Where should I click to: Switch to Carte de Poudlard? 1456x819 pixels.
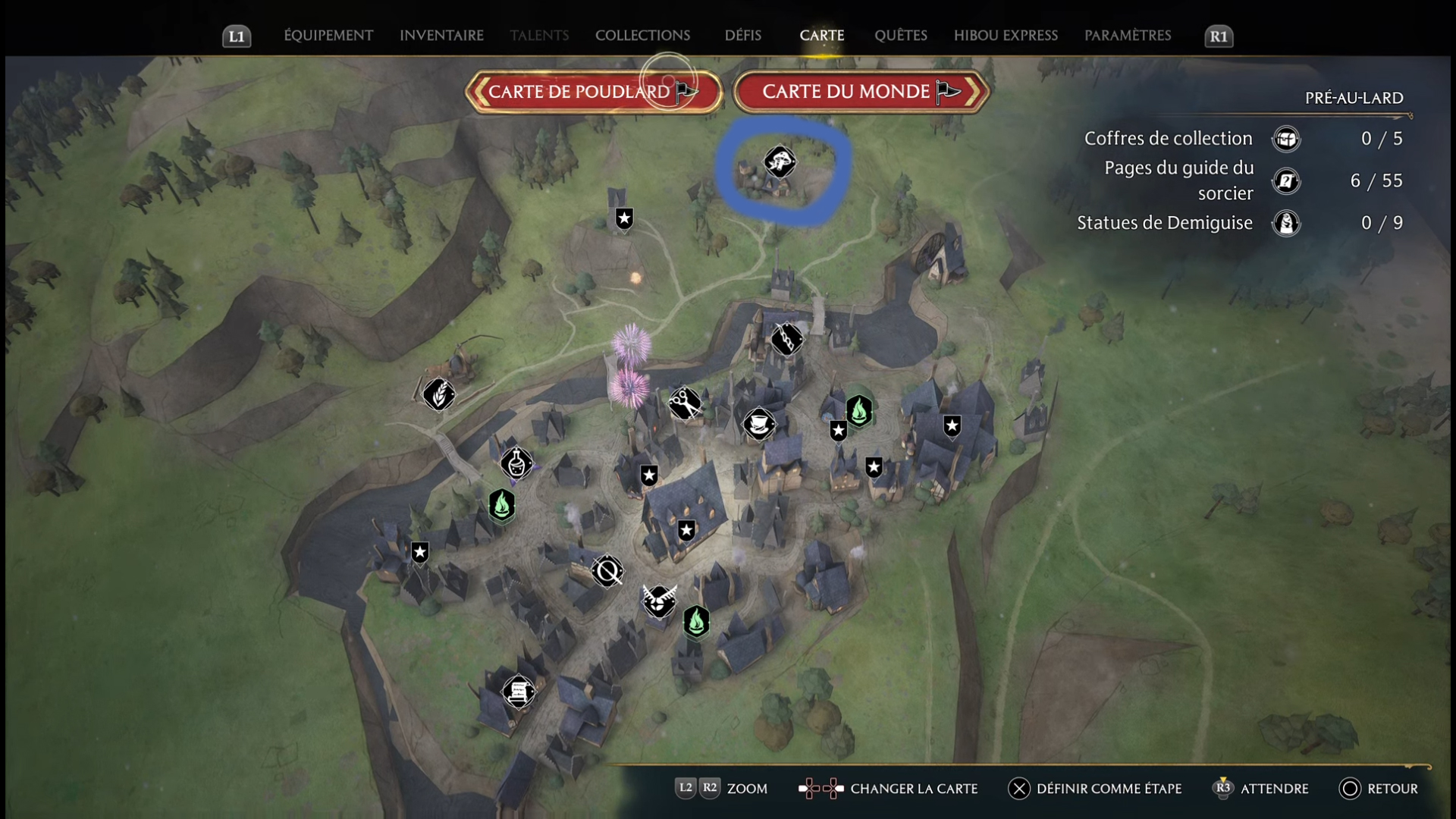tap(593, 92)
